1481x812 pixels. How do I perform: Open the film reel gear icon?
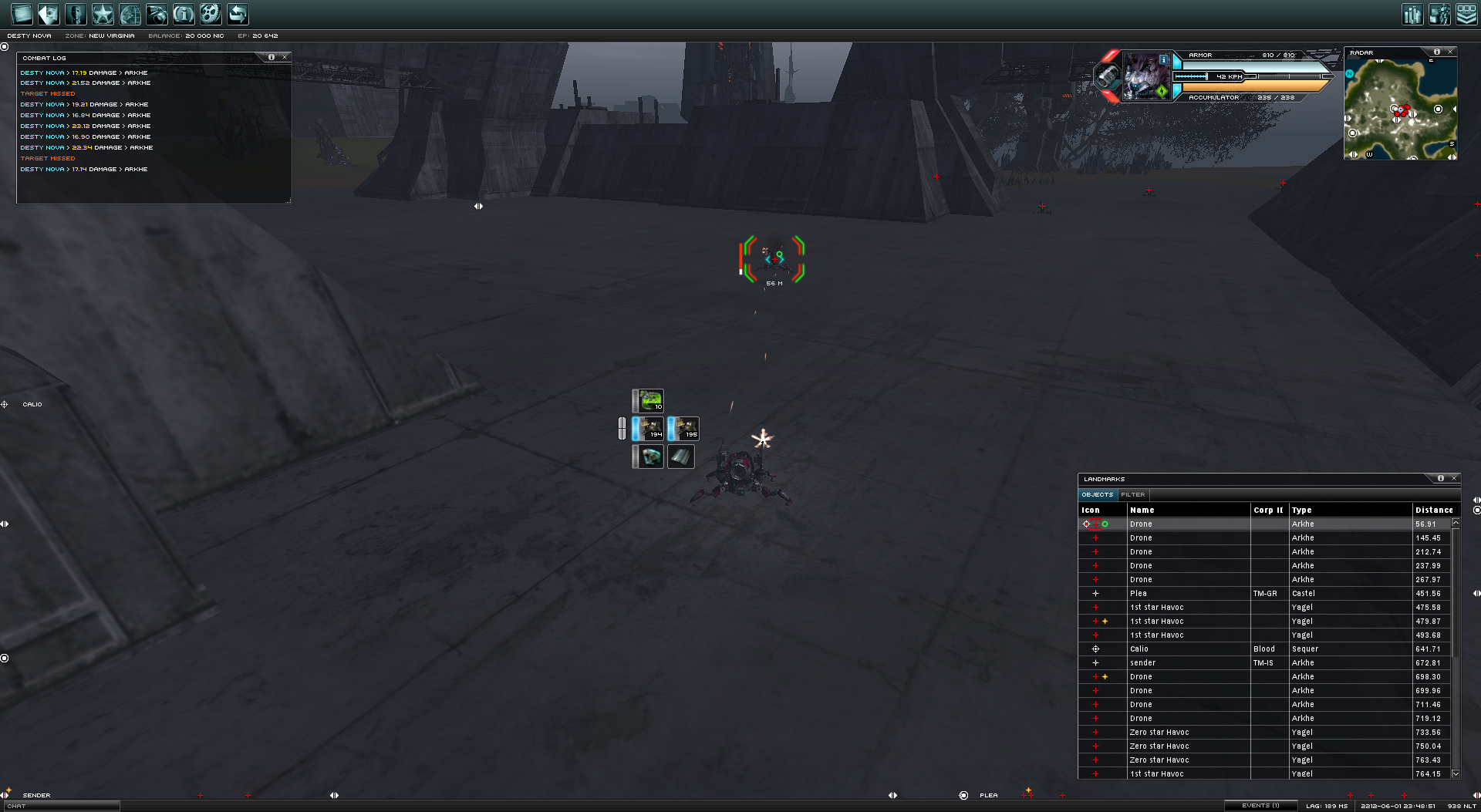coord(211,14)
